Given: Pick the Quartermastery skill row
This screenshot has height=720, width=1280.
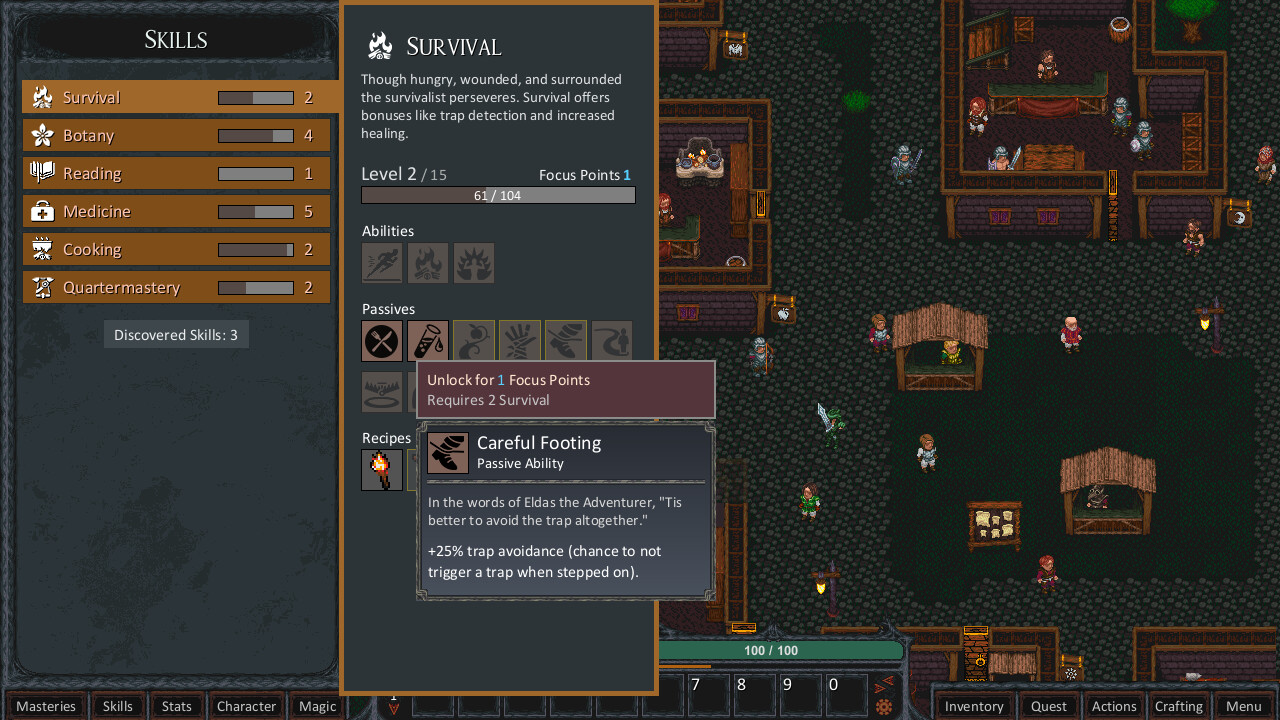Looking at the screenshot, I should pyautogui.click(x=176, y=287).
